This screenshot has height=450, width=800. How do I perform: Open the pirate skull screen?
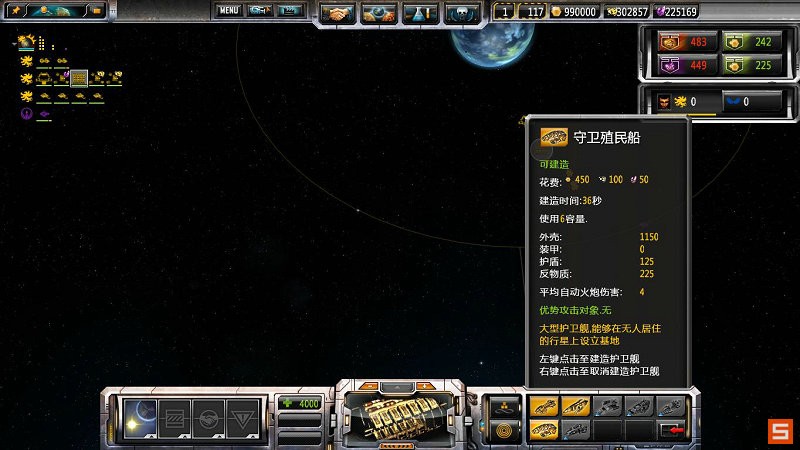click(x=461, y=13)
